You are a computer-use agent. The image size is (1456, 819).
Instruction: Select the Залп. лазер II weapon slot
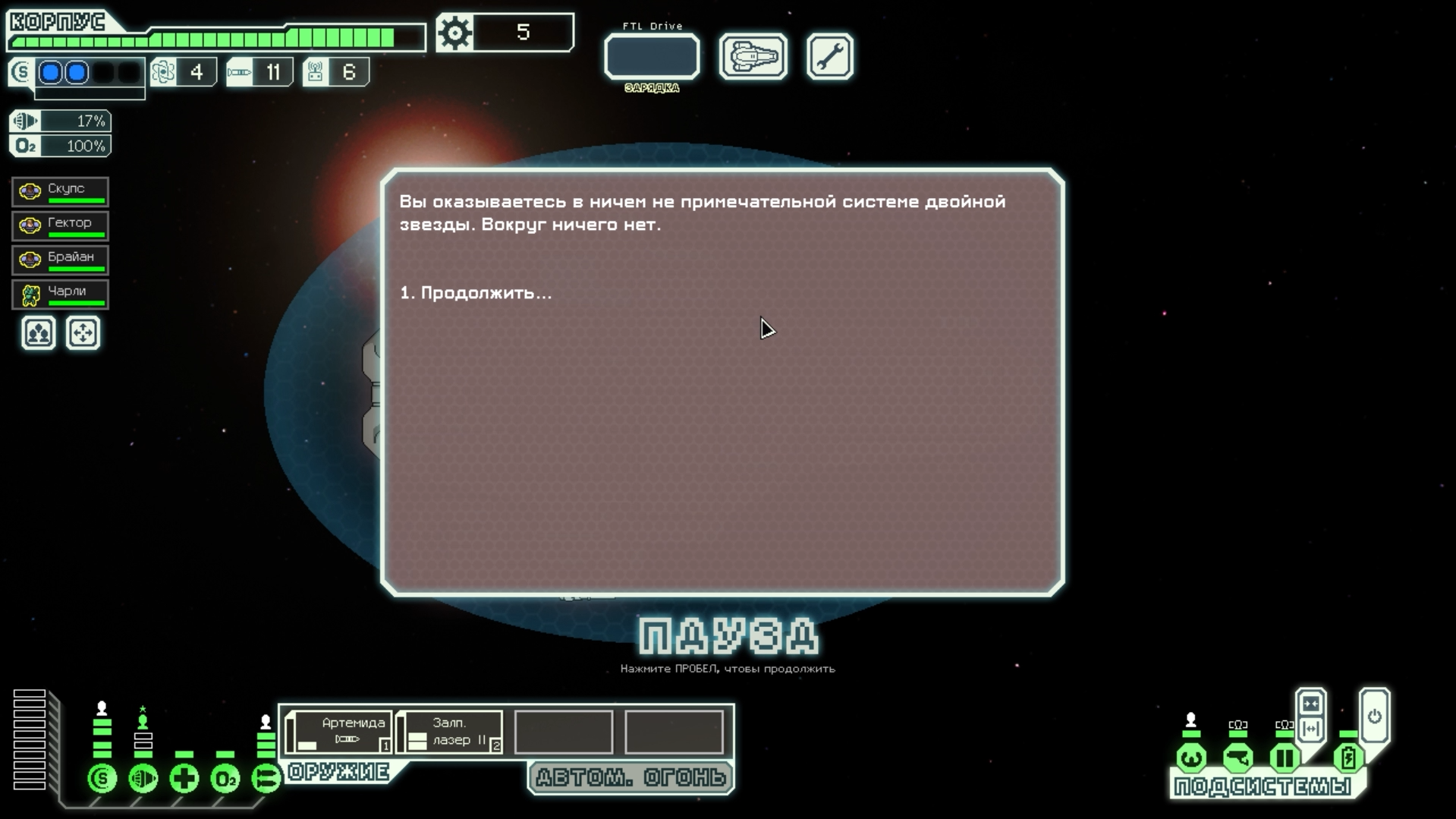click(450, 732)
